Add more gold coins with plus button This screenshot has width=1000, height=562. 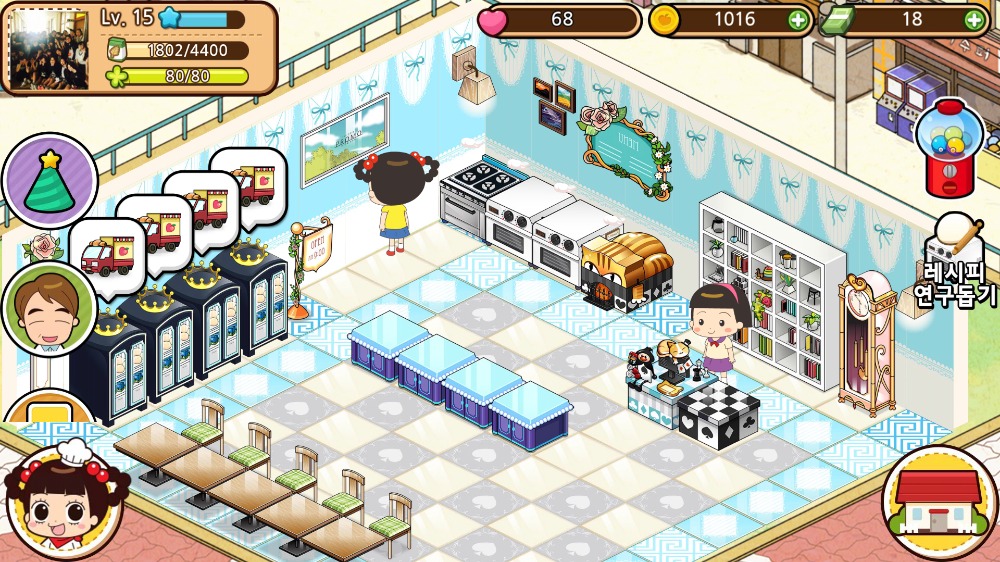tap(797, 19)
